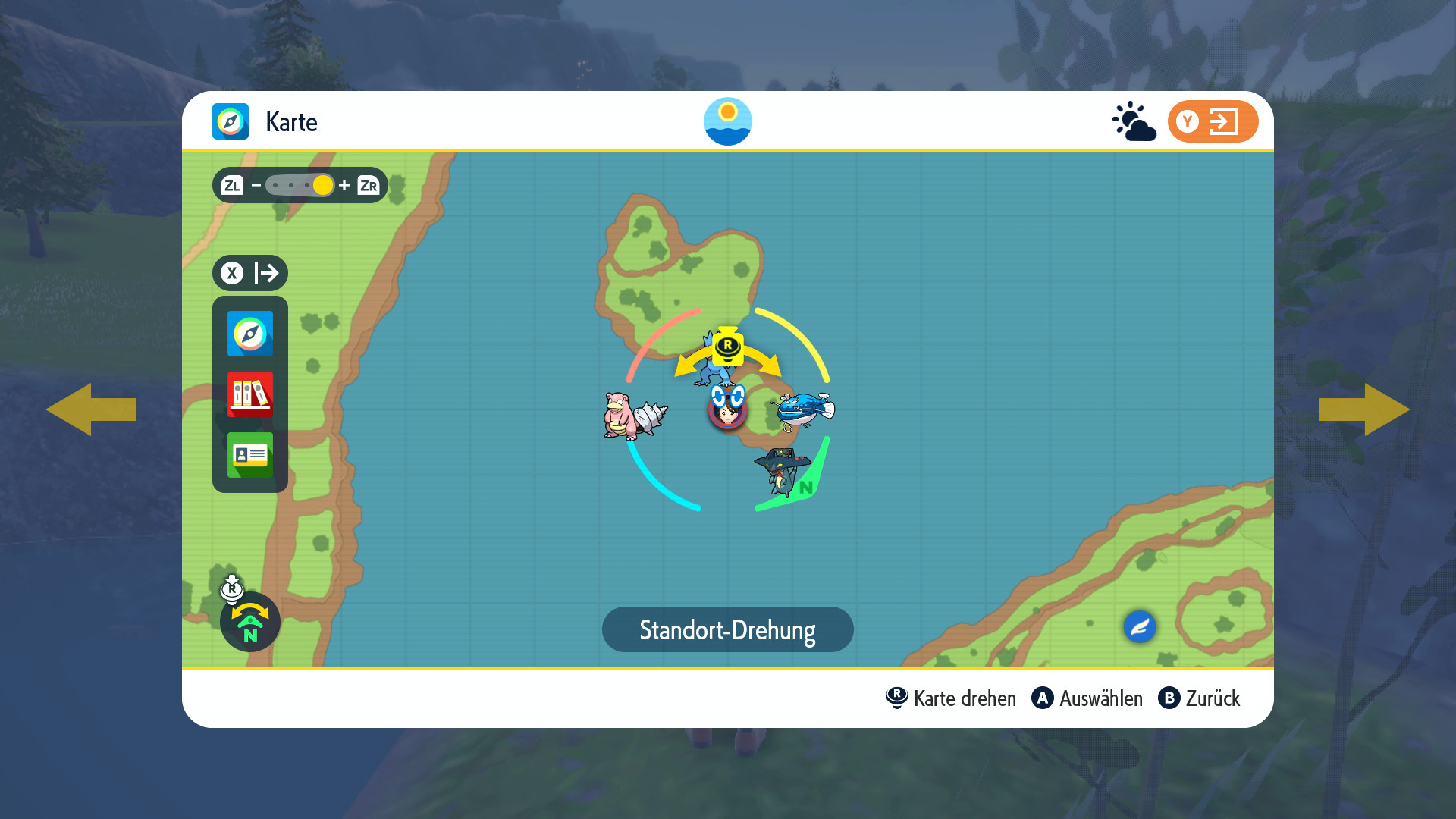Click the player character location marker
This screenshot has width=1456, height=819.
tap(727, 409)
